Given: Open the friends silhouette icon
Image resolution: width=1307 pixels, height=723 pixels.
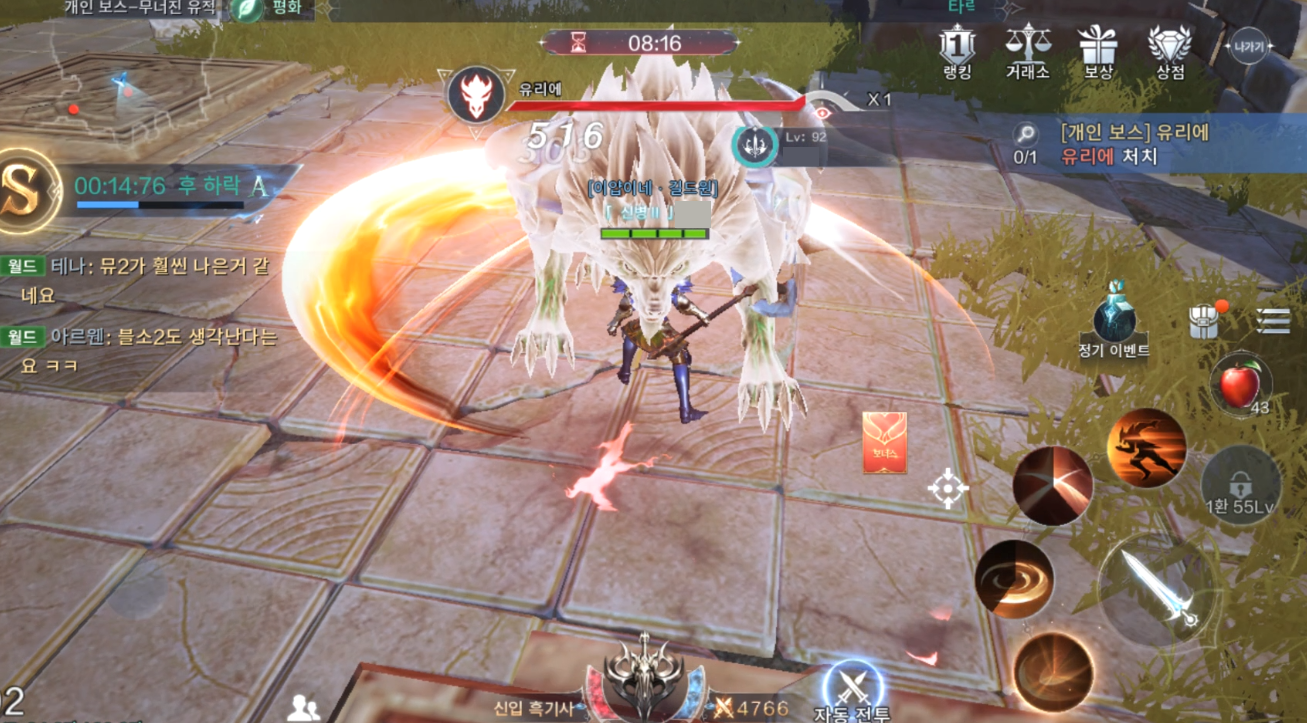Looking at the screenshot, I should click(303, 707).
